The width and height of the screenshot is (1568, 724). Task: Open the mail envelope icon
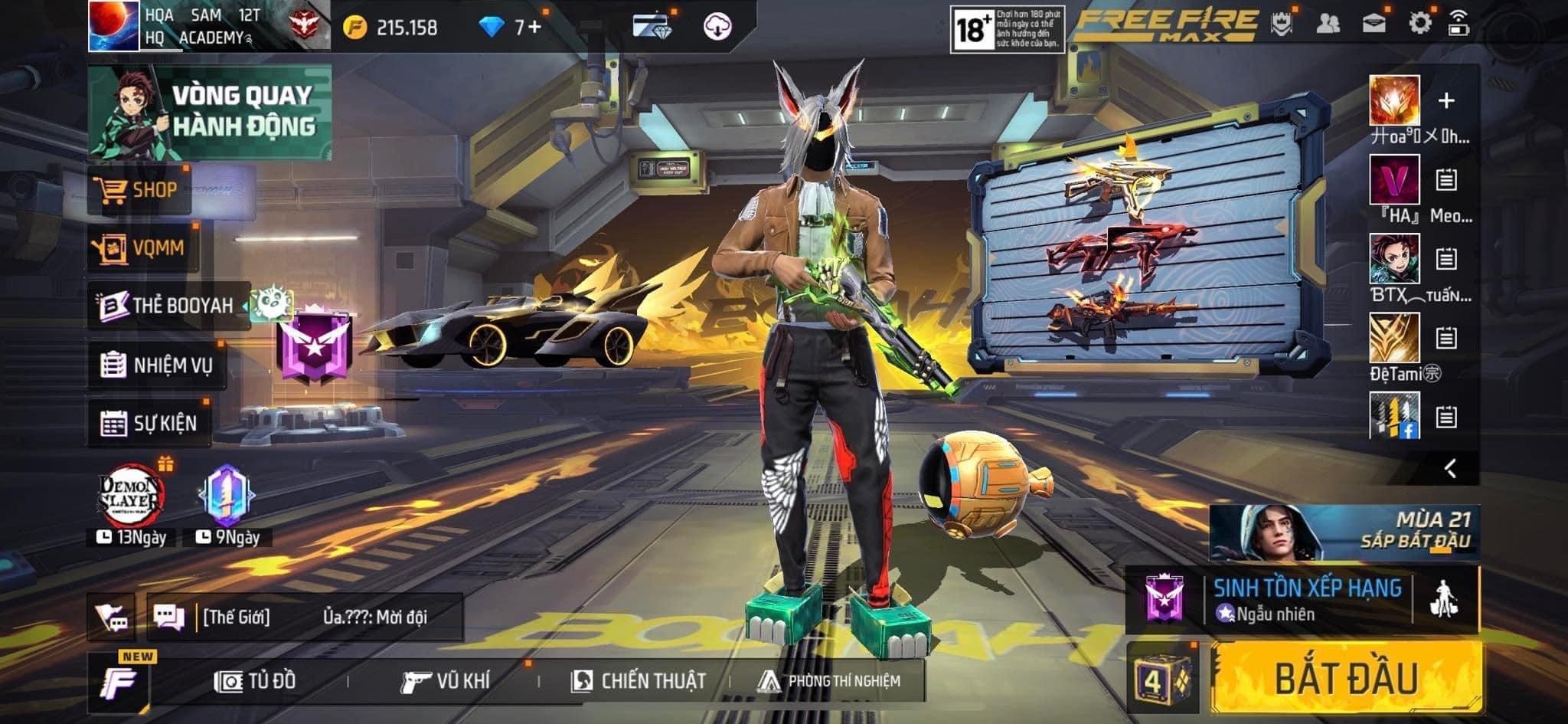(1374, 23)
